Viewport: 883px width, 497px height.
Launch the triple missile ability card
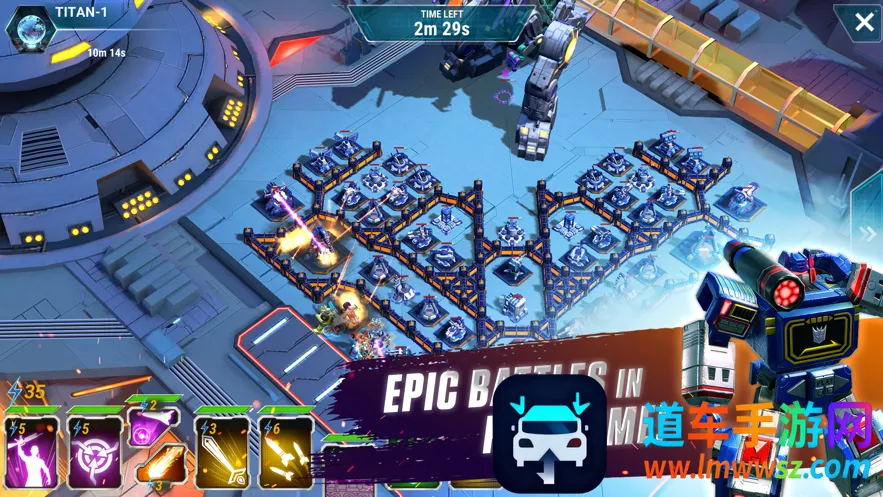(284, 448)
